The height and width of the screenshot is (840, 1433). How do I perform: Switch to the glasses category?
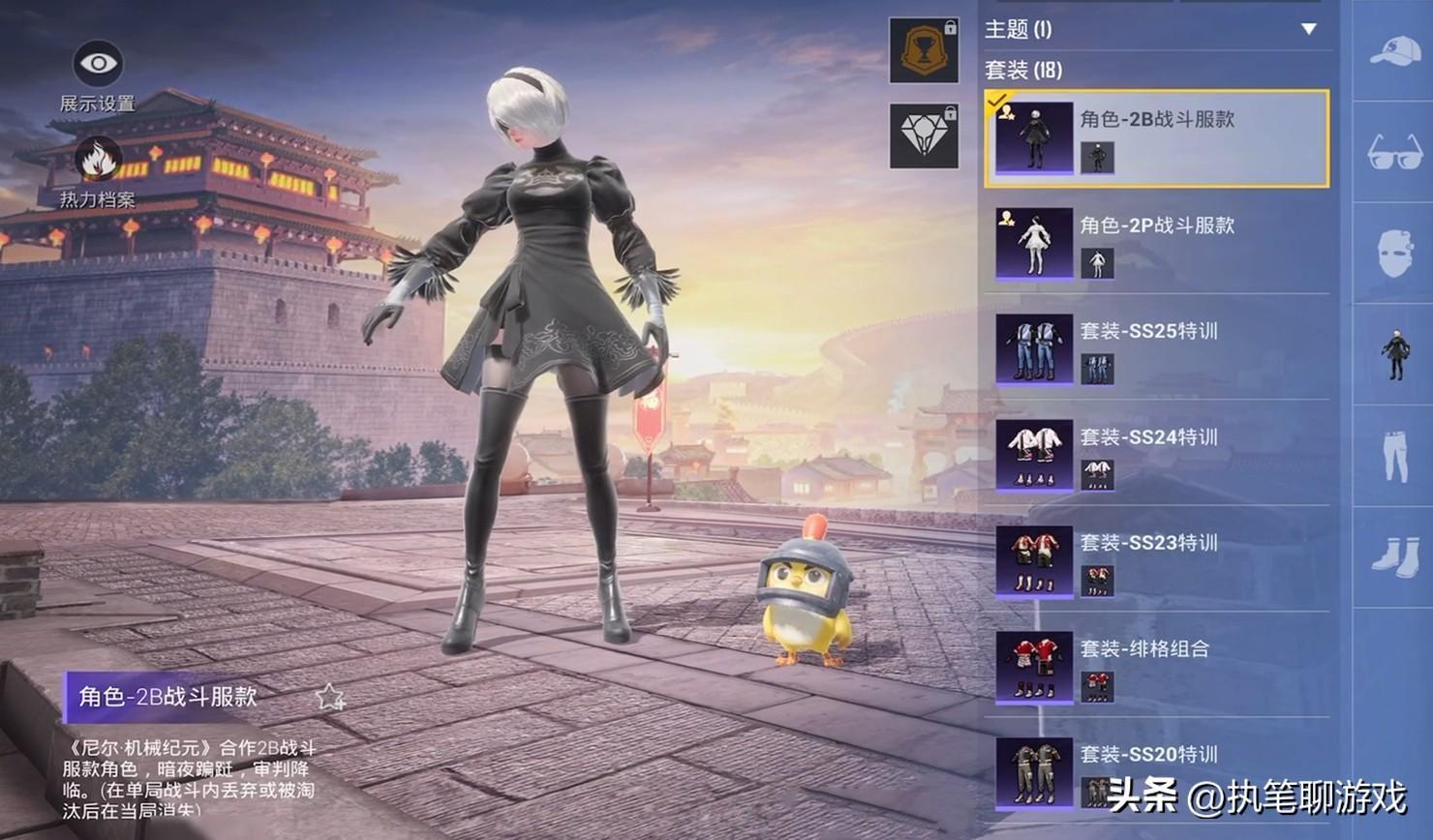coord(1394,152)
